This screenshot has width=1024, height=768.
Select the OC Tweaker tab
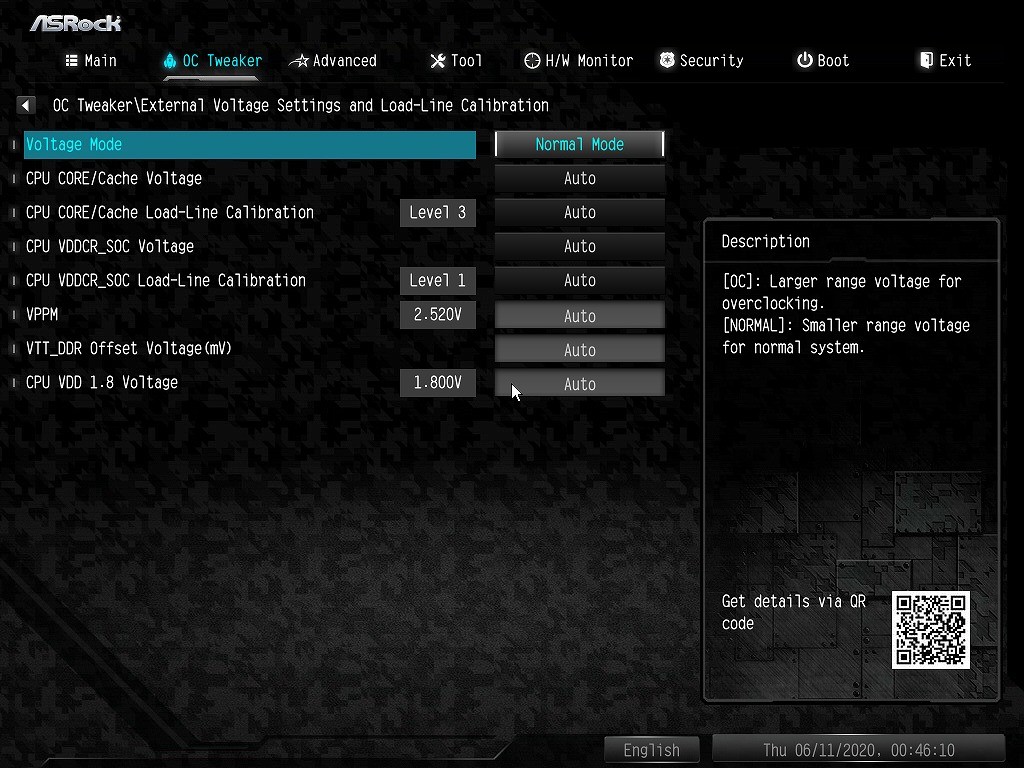(x=212, y=61)
